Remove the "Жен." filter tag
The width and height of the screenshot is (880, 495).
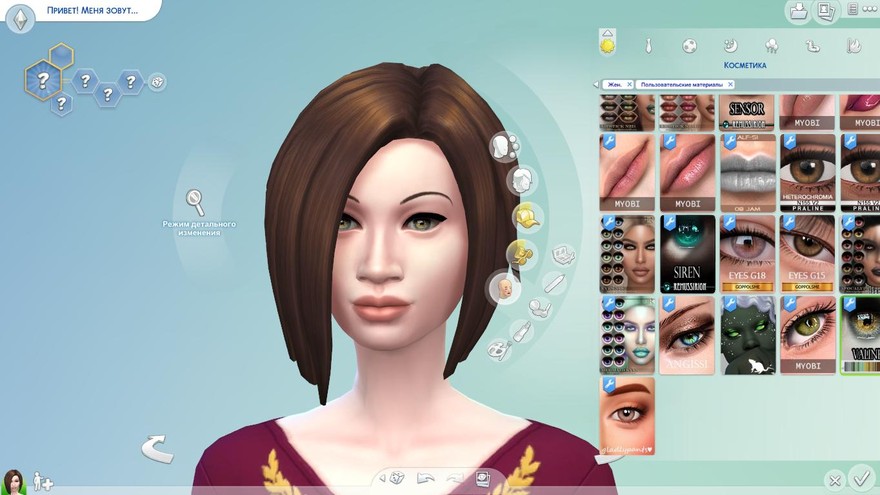click(629, 84)
